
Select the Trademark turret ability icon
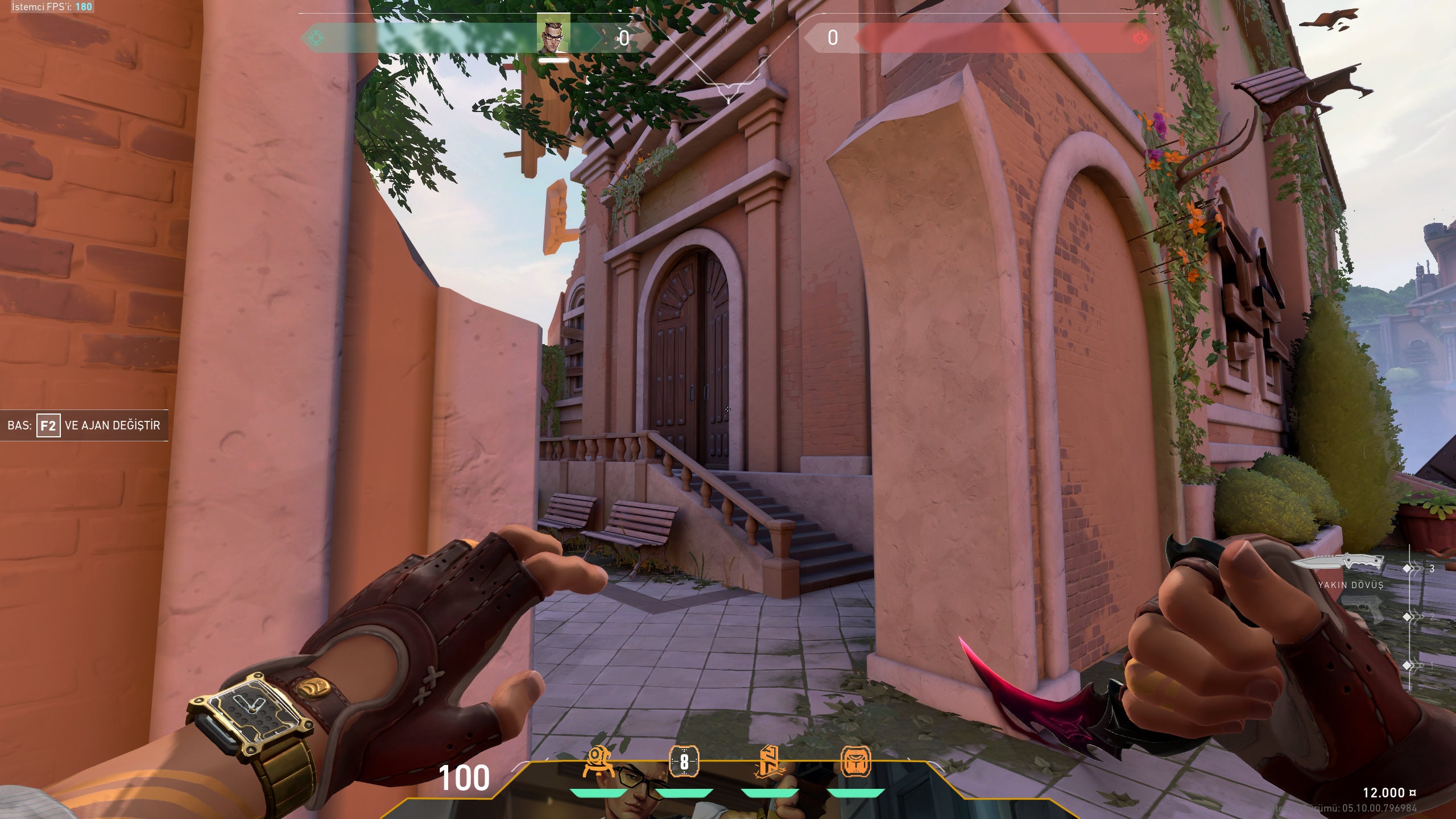(598, 759)
